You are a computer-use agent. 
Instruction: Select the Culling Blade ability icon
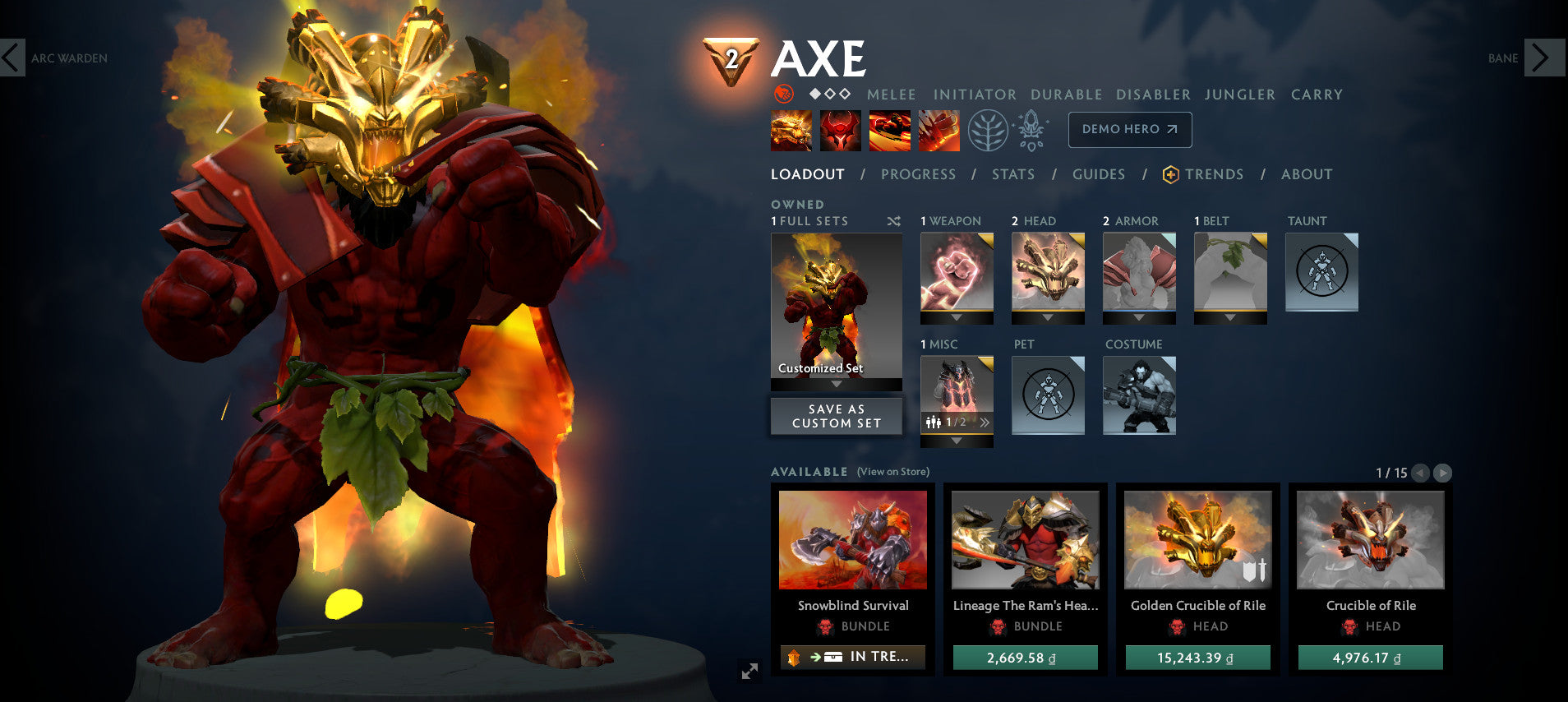pyautogui.click(x=938, y=130)
